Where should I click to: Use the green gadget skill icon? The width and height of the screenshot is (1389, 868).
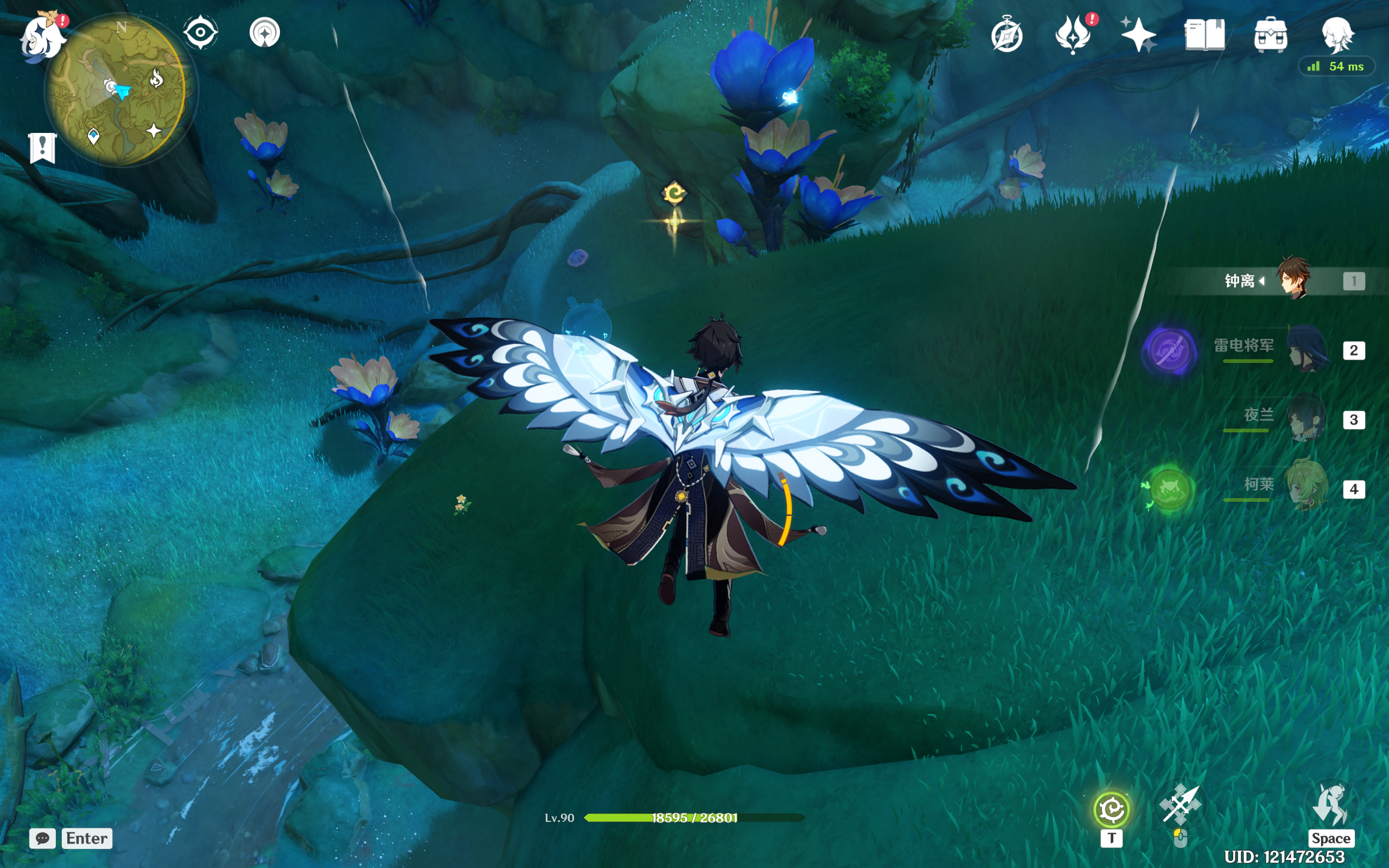pyautogui.click(x=1112, y=810)
